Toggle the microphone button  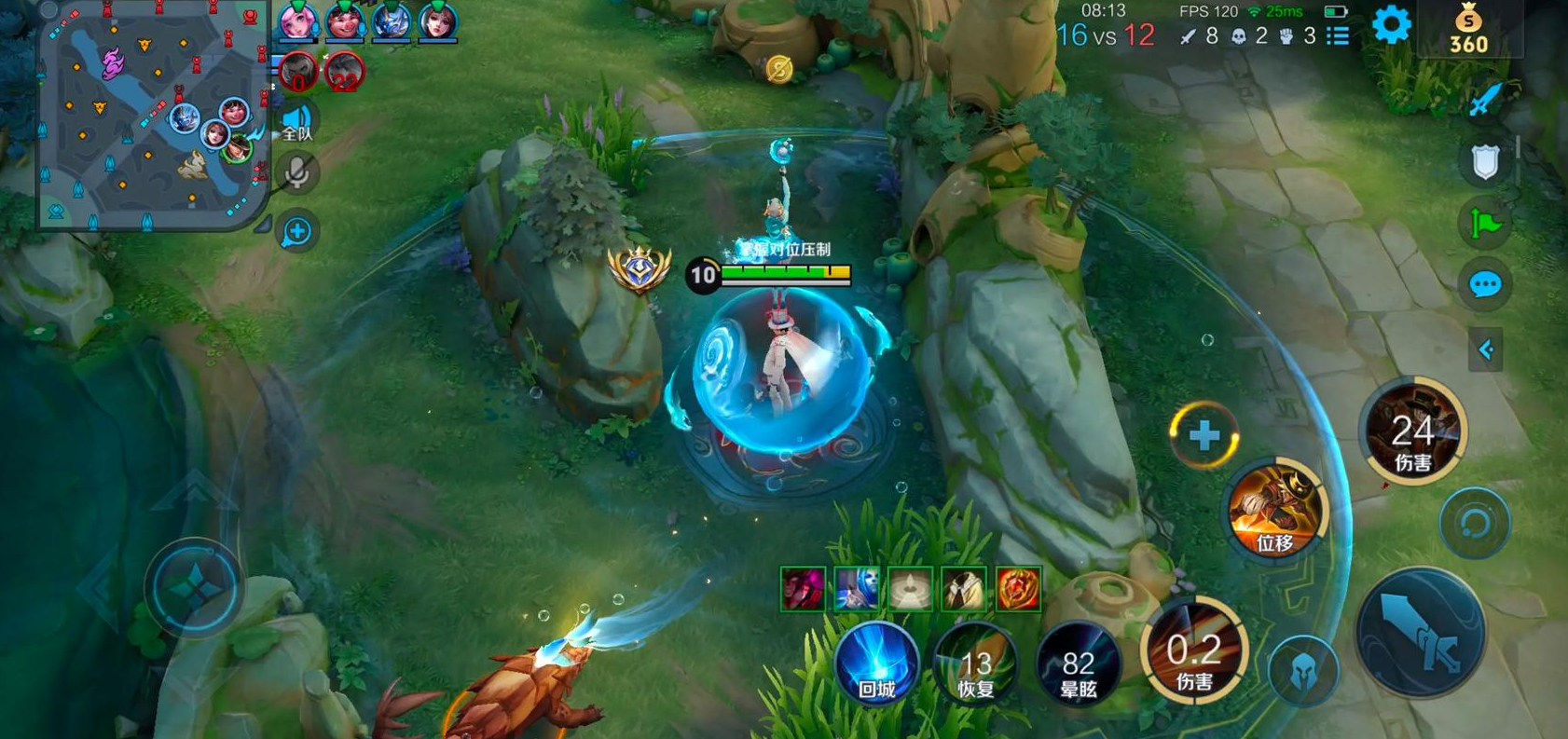click(x=297, y=173)
